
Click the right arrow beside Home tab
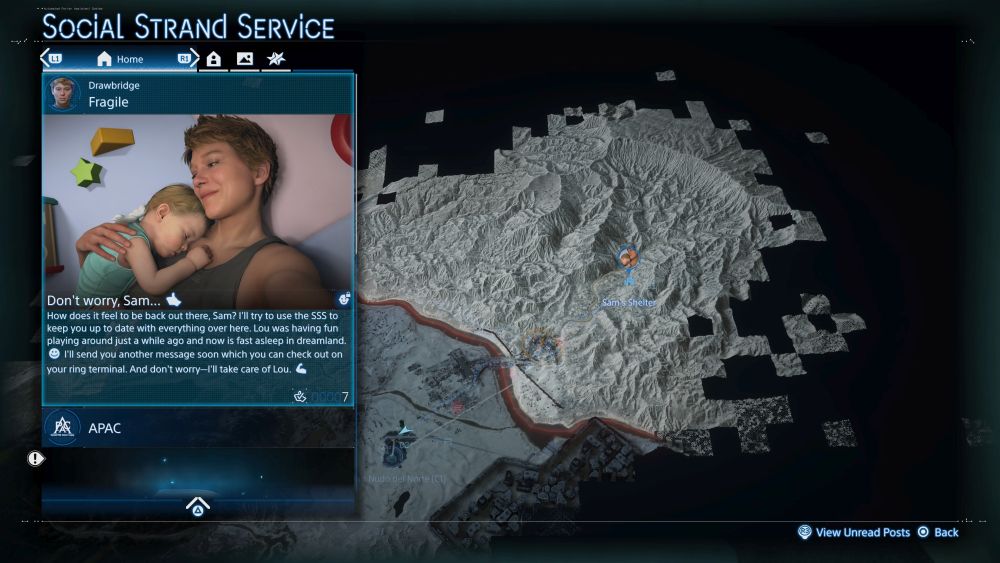[x=190, y=58]
